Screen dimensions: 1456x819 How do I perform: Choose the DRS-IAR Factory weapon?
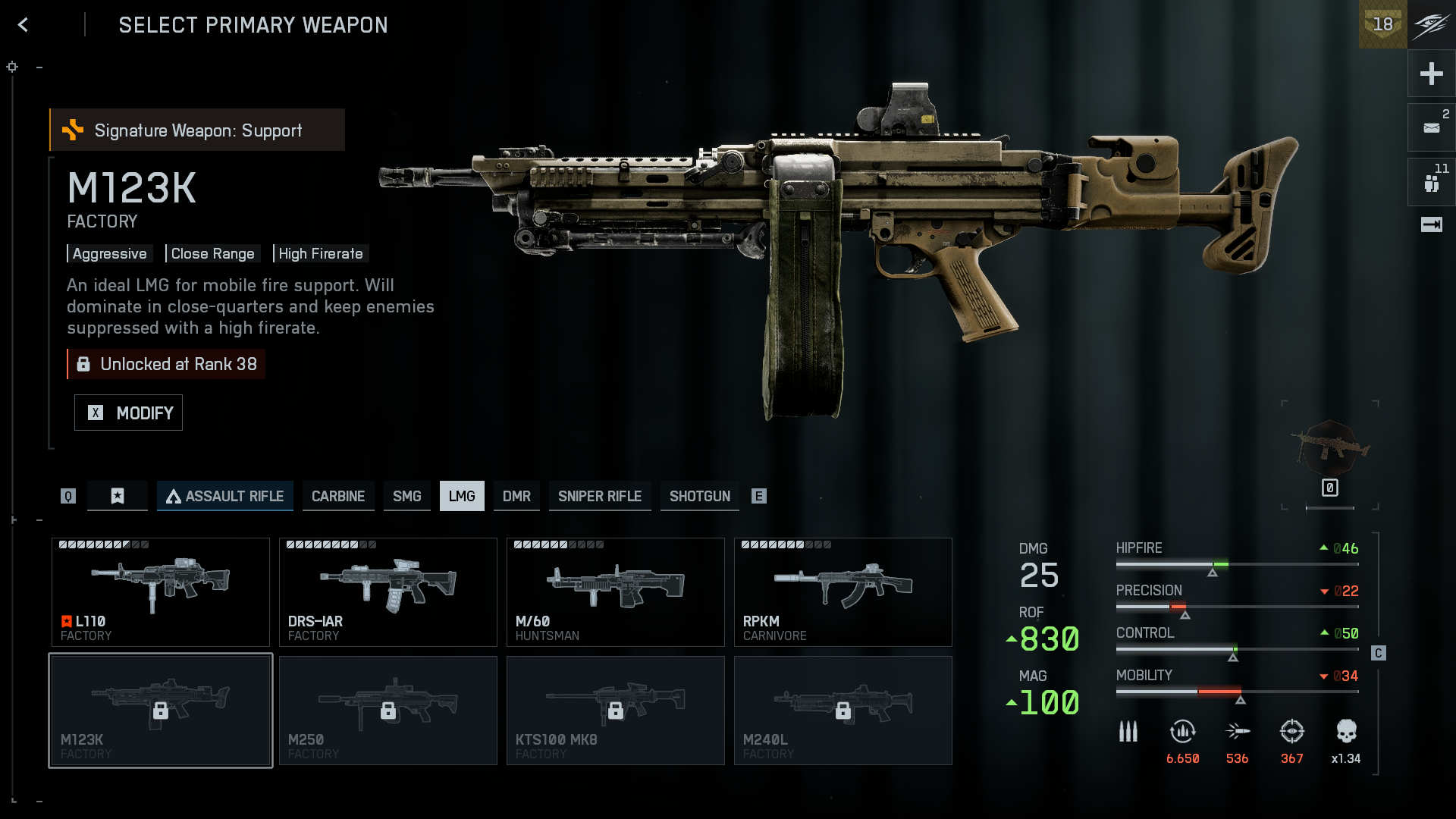(388, 592)
